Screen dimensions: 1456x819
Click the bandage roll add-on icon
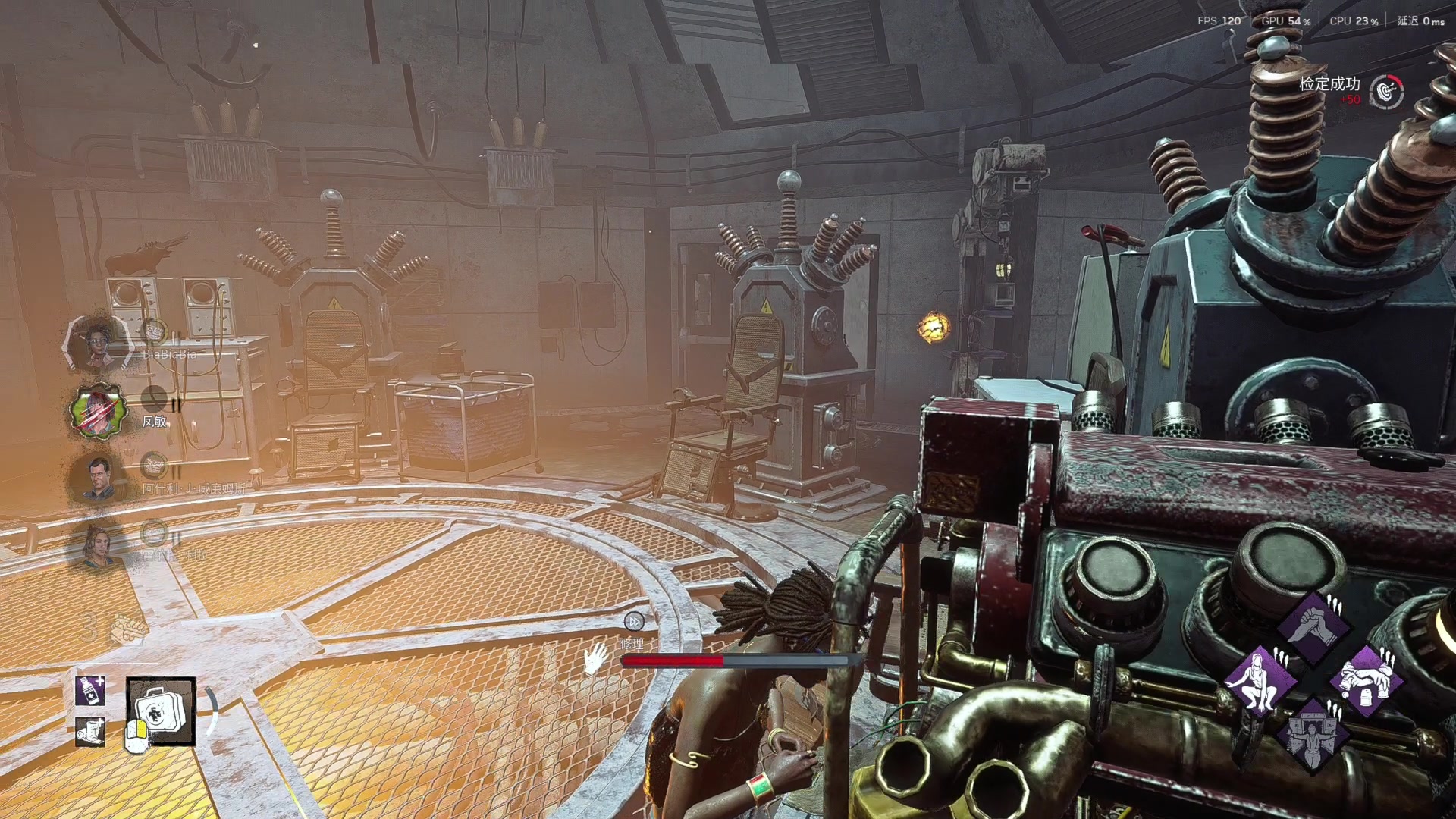pos(90,731)
